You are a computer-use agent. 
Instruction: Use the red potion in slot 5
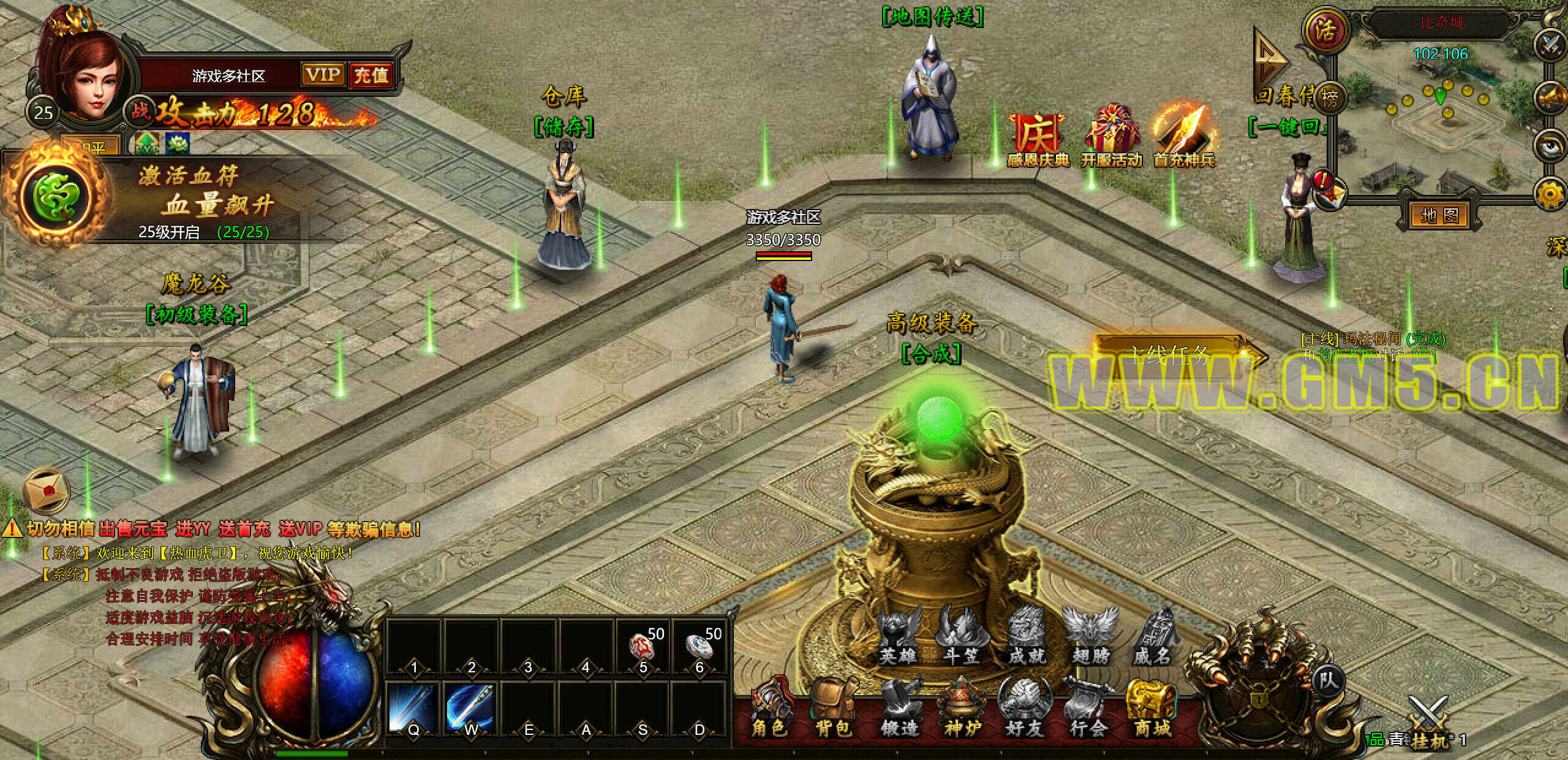pyautogui.click(x=642, y=647)
